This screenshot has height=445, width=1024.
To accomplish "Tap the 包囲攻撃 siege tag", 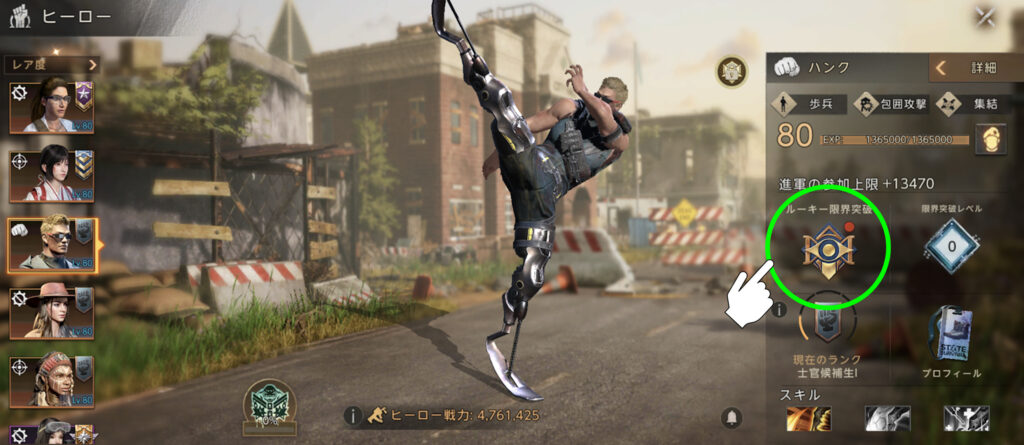I will coord(892,102).
